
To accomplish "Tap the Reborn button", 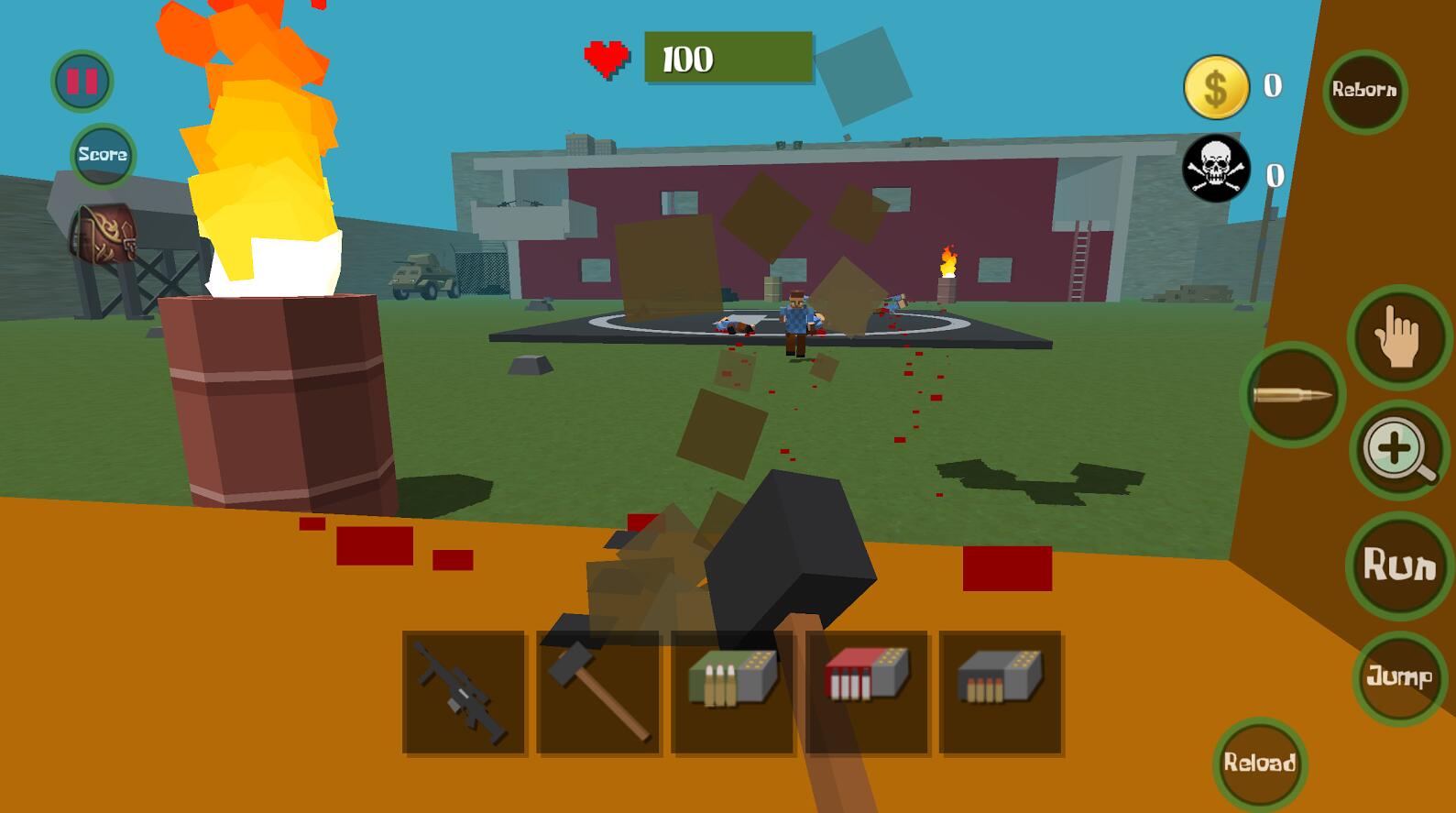I will coord(1364,90).
